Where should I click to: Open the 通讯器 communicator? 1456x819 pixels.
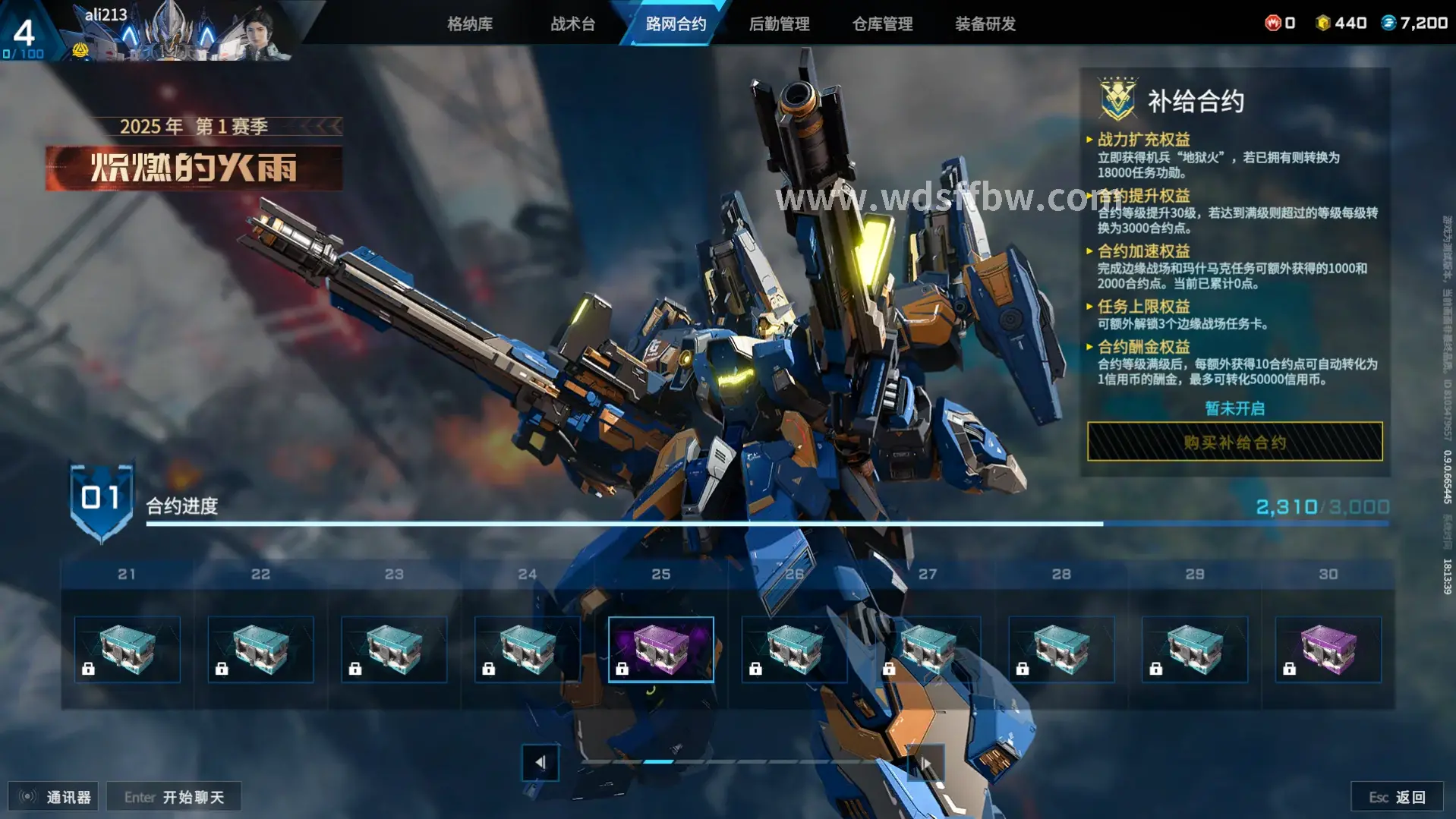coord(54,797)
